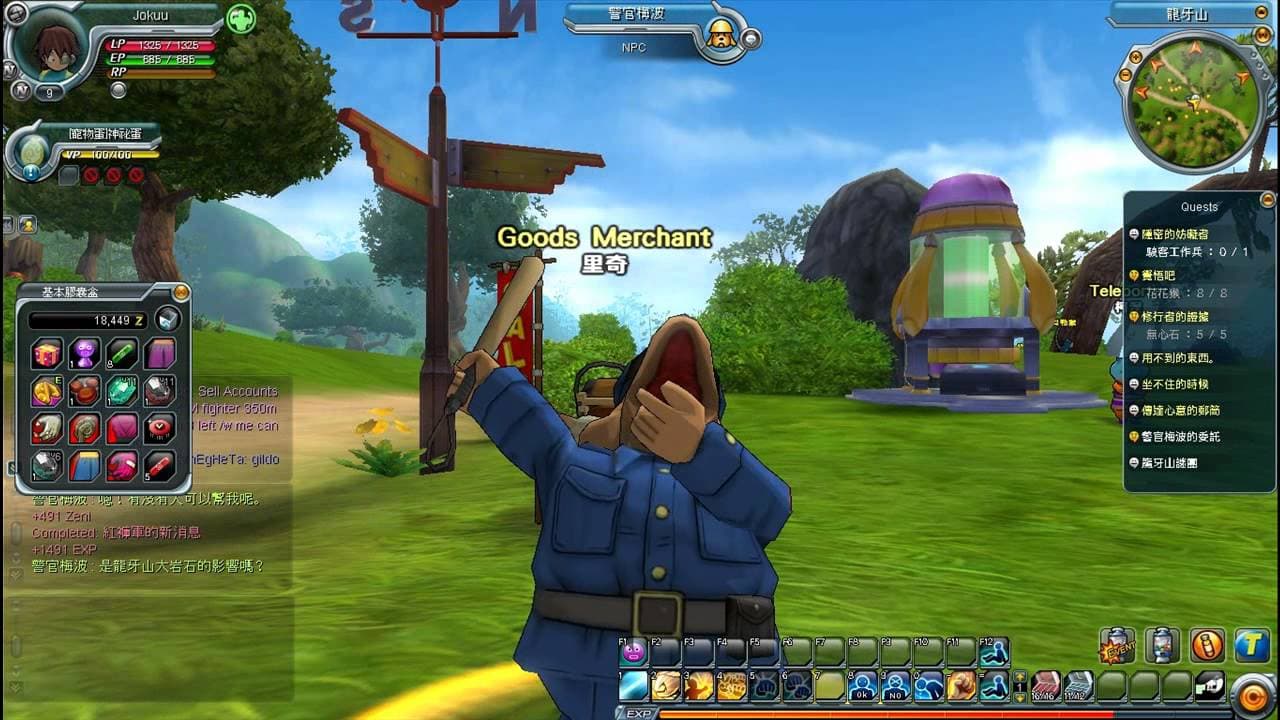Select the orange scouter capsule icon
This screenshot has height=720, width=1280.
tap(1207, 645)
